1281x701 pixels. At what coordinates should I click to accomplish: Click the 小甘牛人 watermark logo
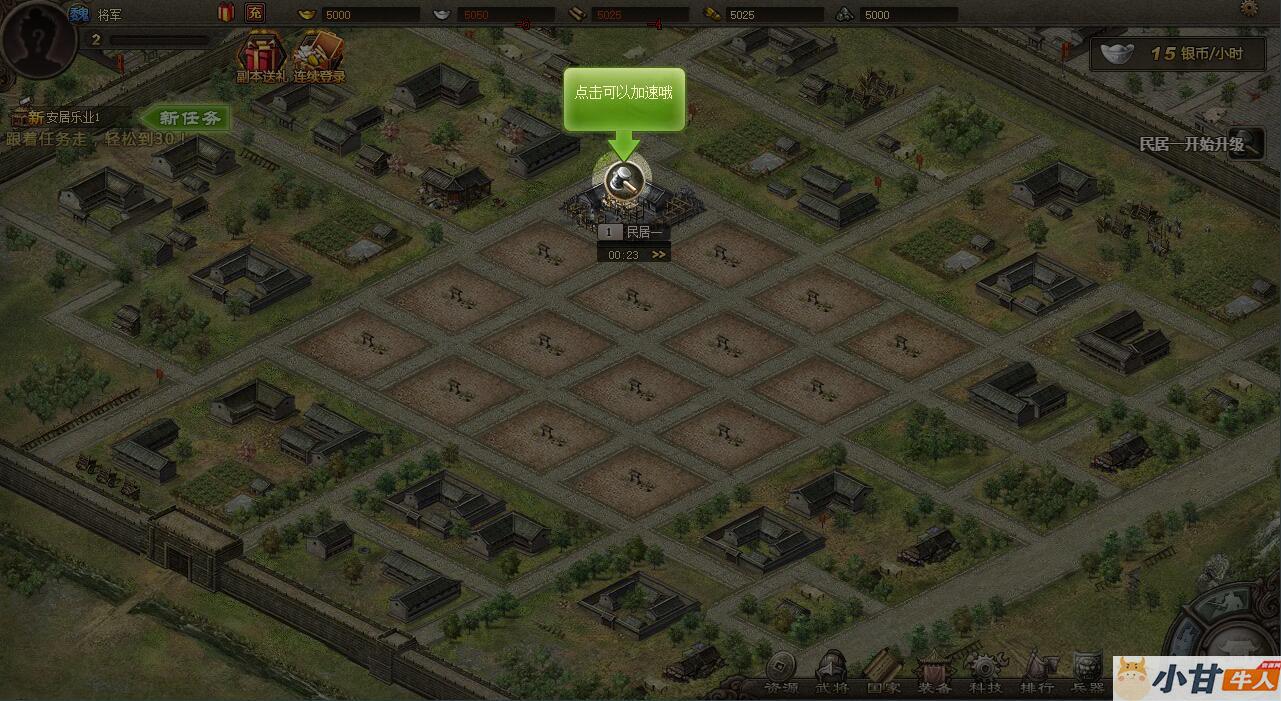point(1196,677)
